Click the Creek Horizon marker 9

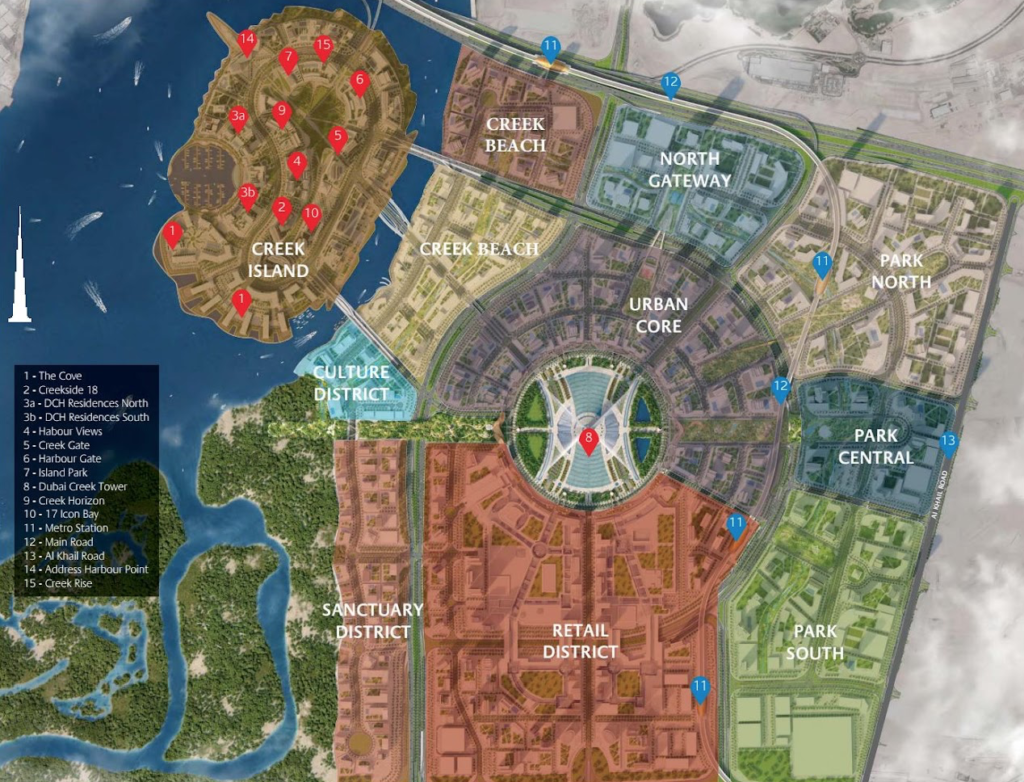coord(281,112)
